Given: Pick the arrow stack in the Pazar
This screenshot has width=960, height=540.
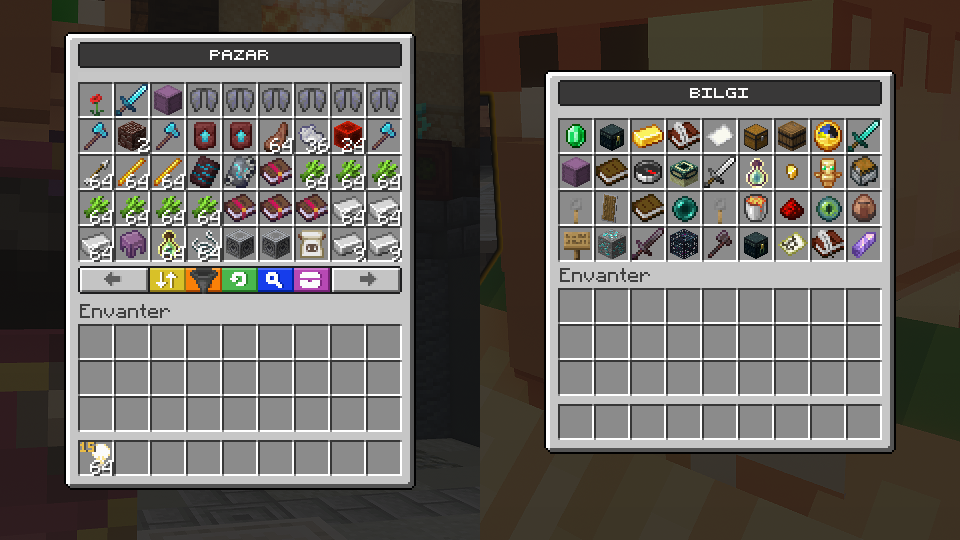Looking at the screenshot, I should [97, 173].
